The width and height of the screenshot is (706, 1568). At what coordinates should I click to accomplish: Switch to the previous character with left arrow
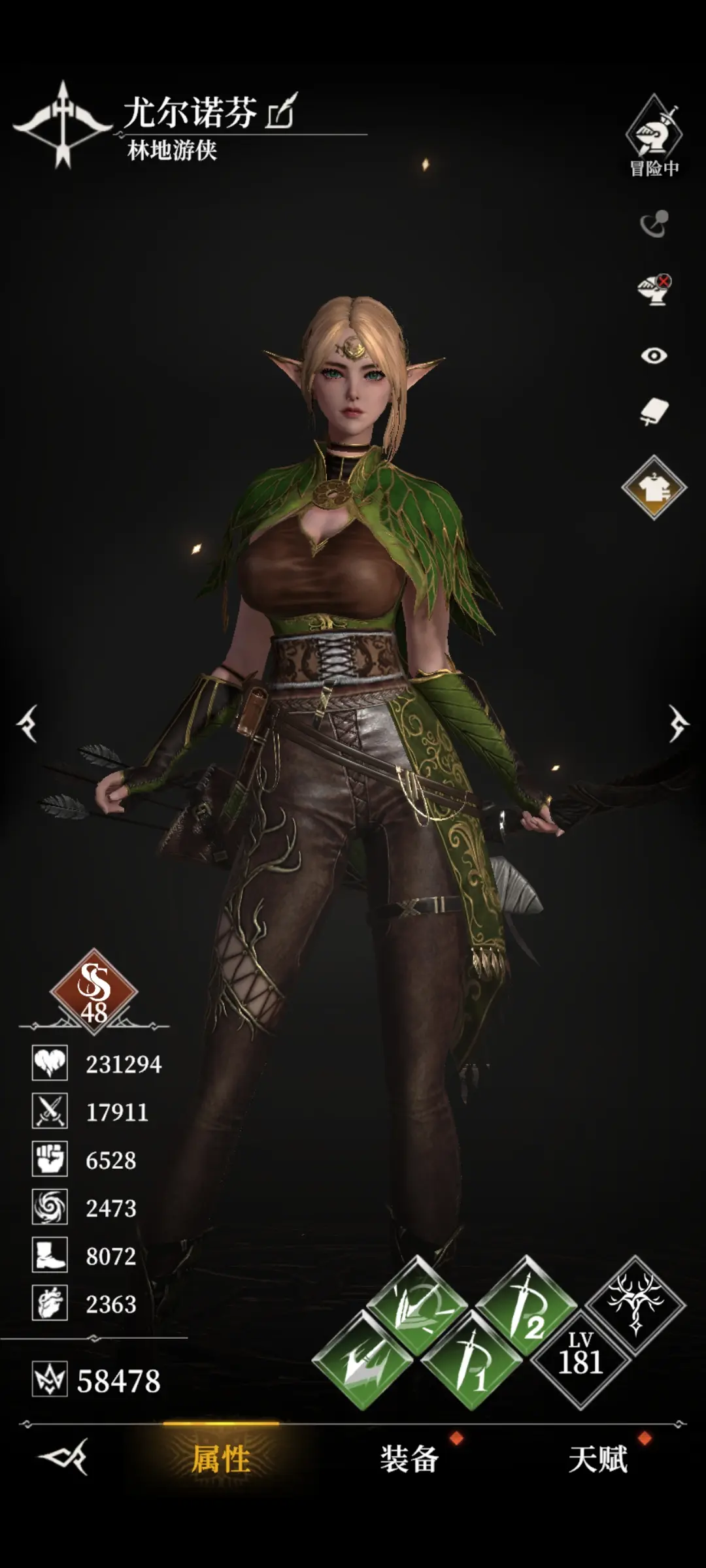click(x=27, y=723)
